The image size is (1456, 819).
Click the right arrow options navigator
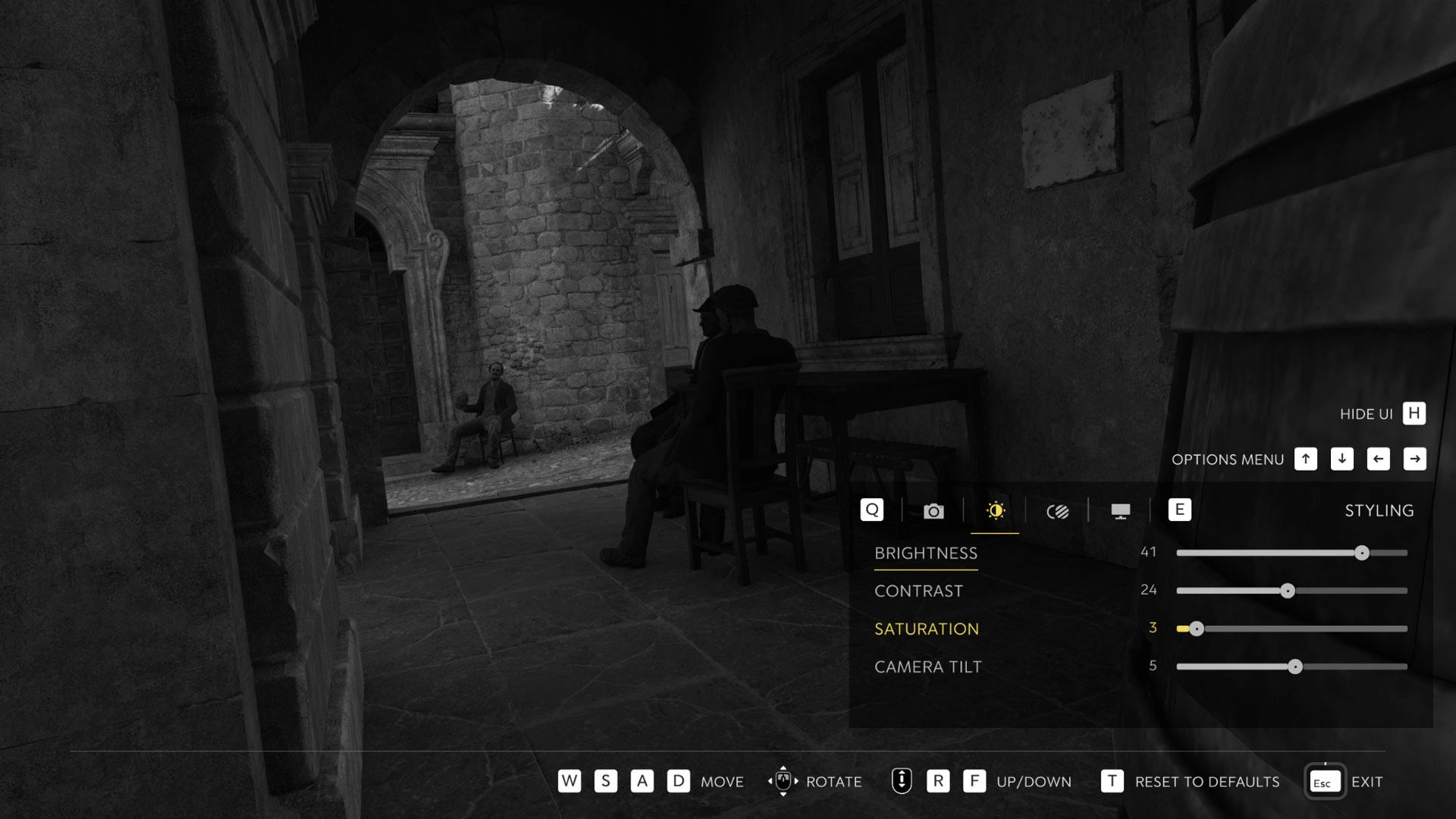(x=1414, y=459)
